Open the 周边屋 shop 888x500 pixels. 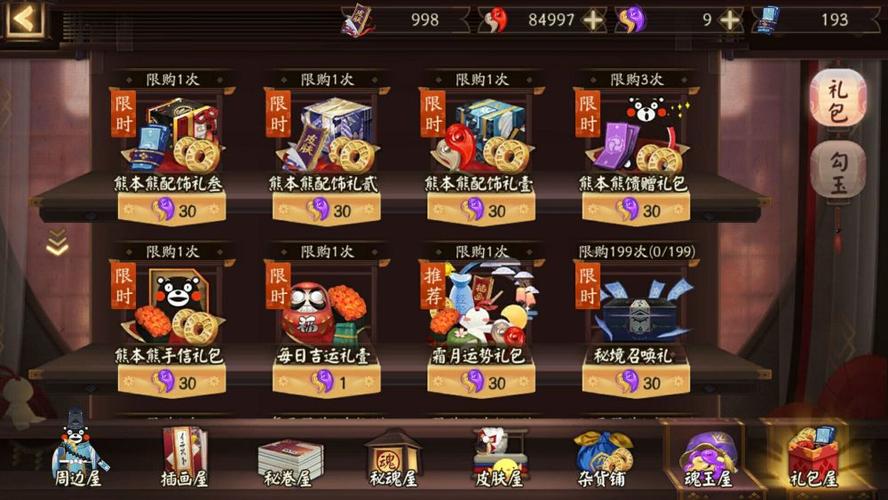[79, 455]
